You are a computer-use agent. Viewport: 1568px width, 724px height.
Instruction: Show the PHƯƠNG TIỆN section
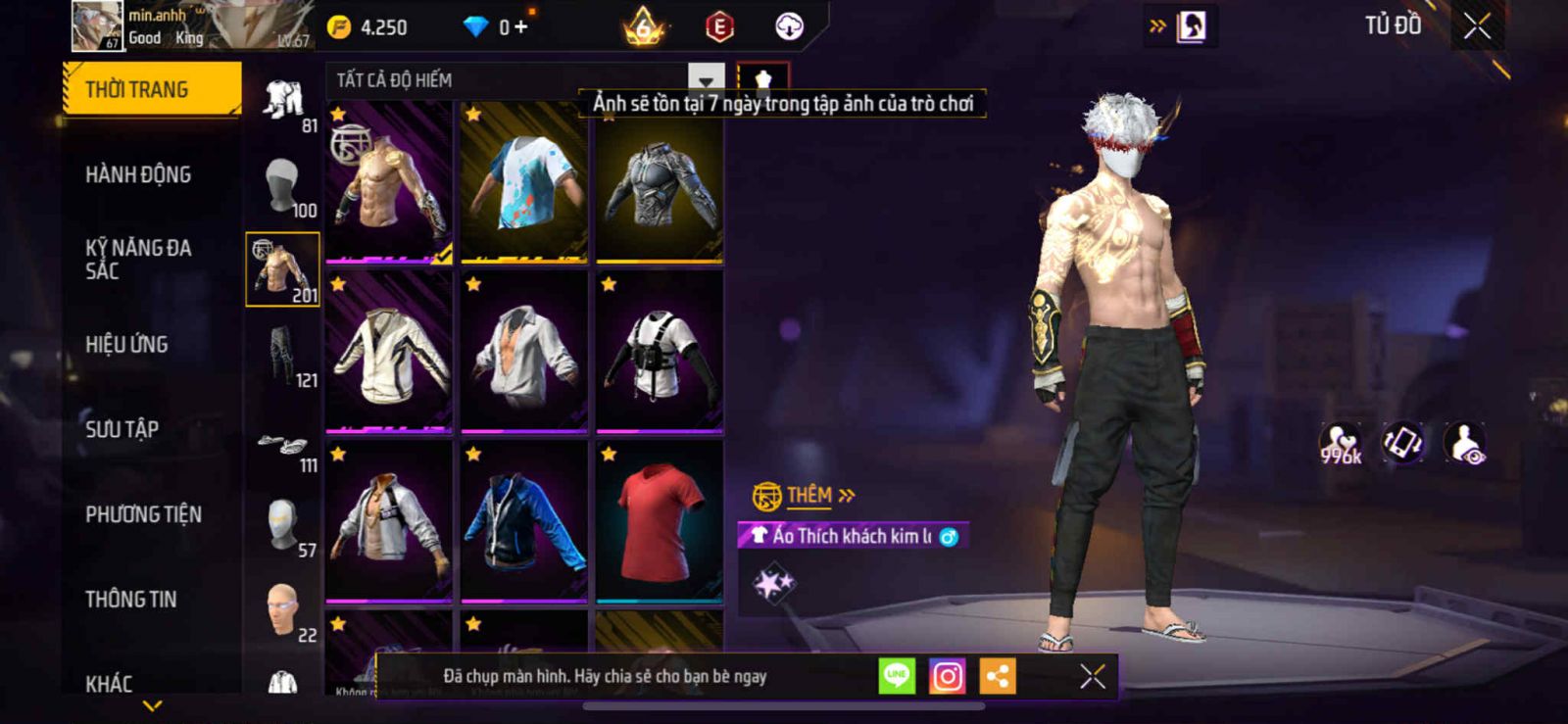[x=143, y=514]
